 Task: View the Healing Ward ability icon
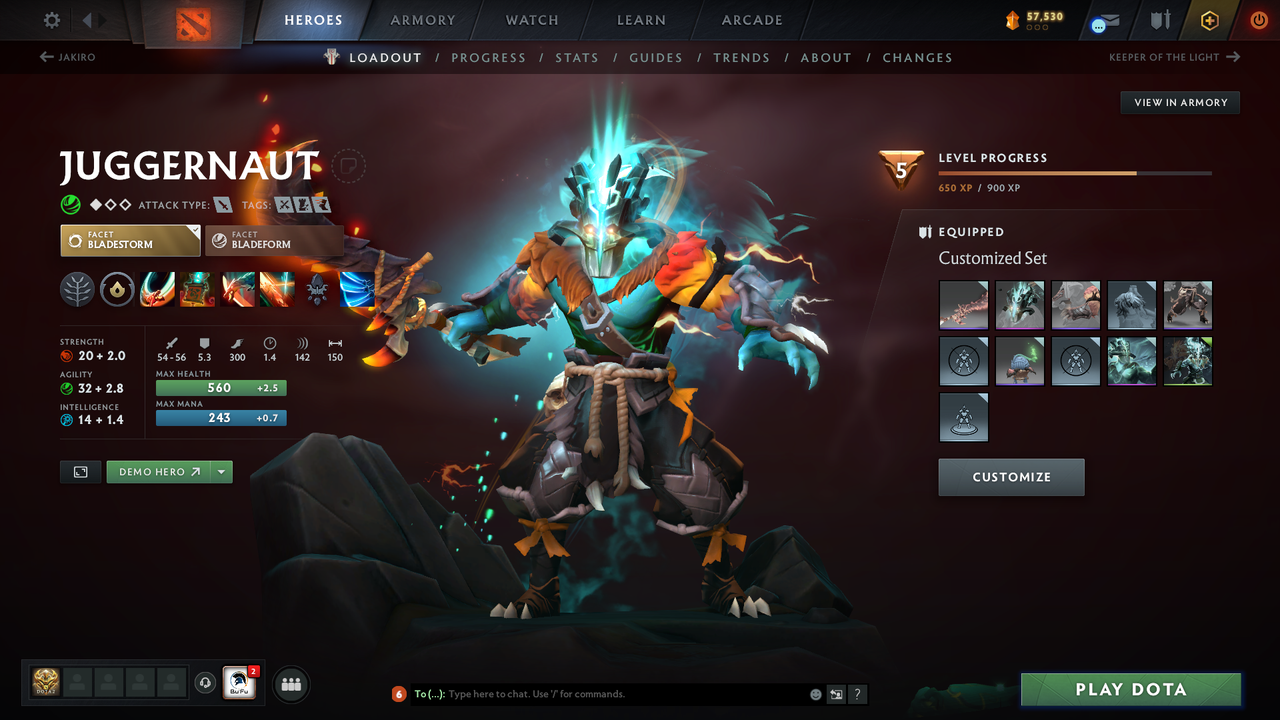196,290
